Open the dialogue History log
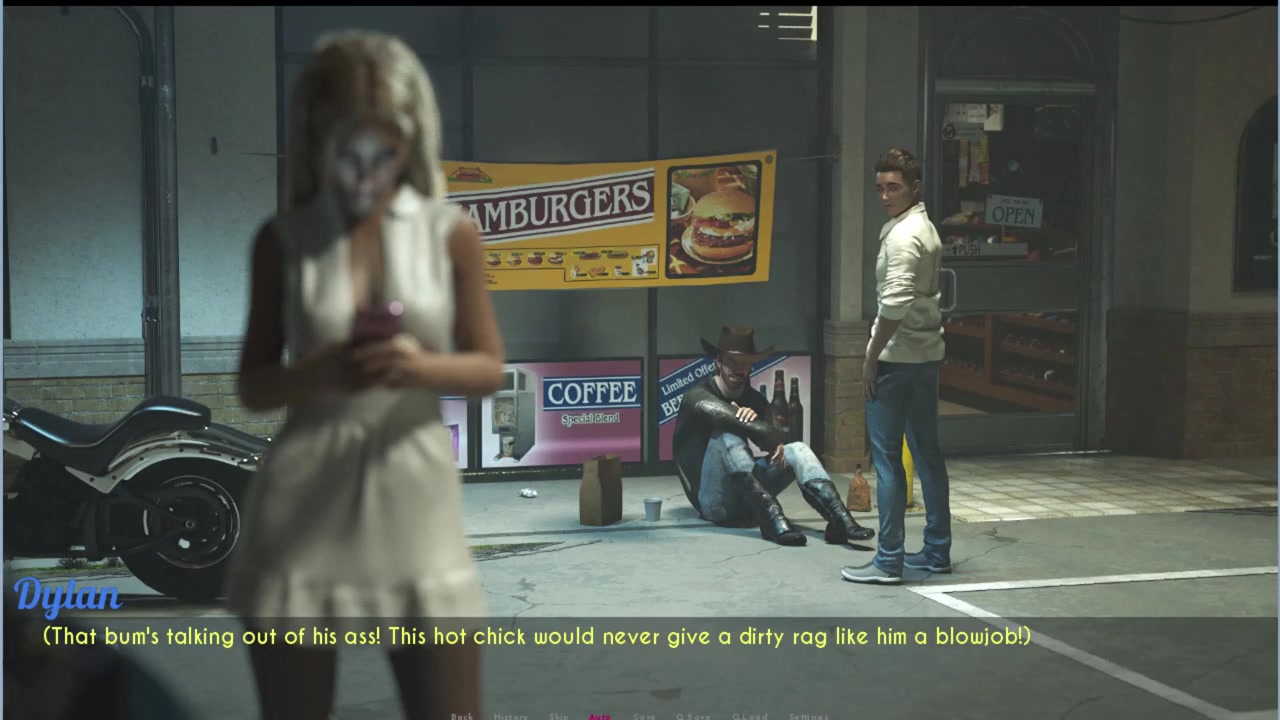This screenshot has width=1280, height=720. click(x=510, y=716)
